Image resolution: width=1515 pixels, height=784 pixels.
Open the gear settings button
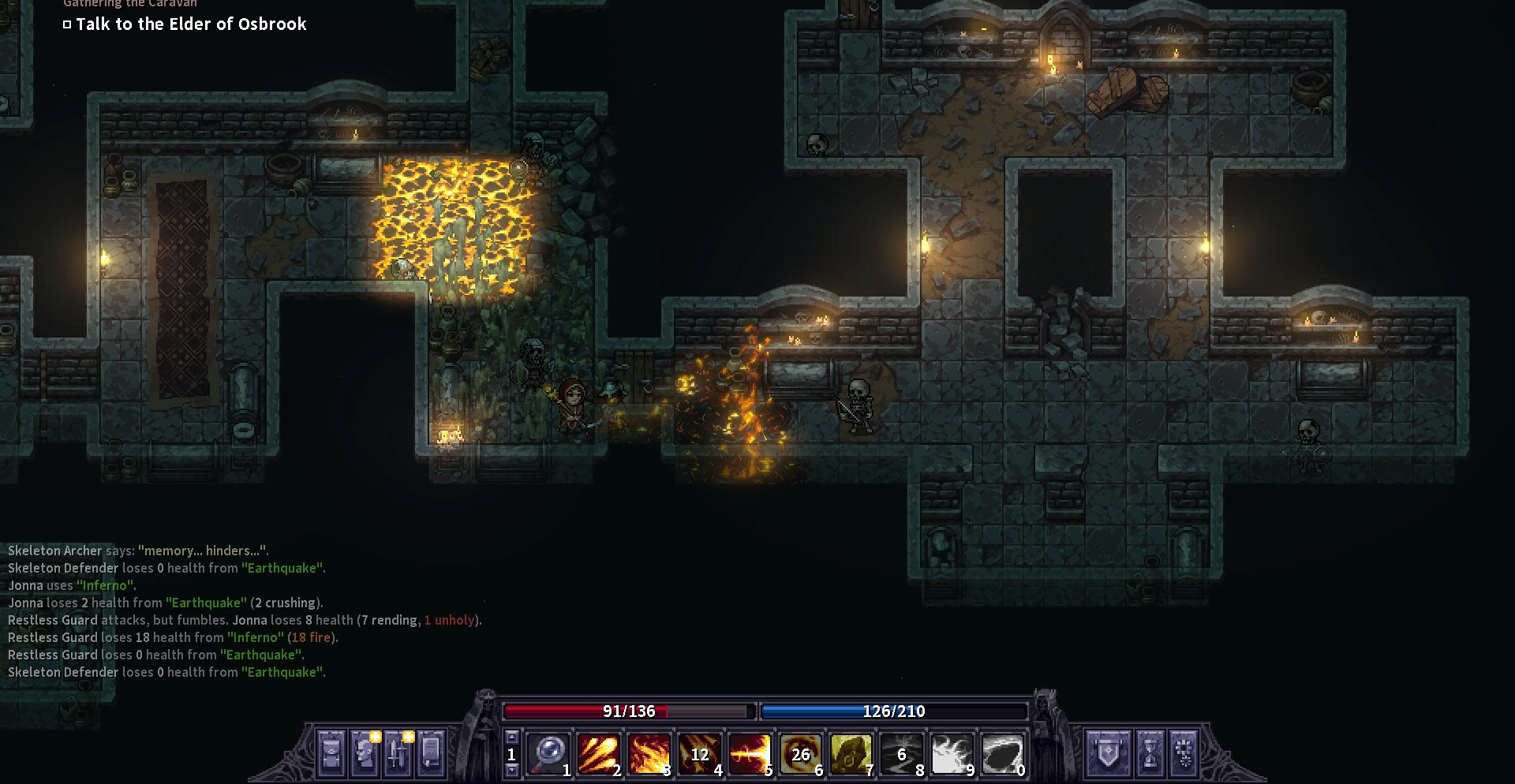pyautogui.click(x=1184, y=753)
